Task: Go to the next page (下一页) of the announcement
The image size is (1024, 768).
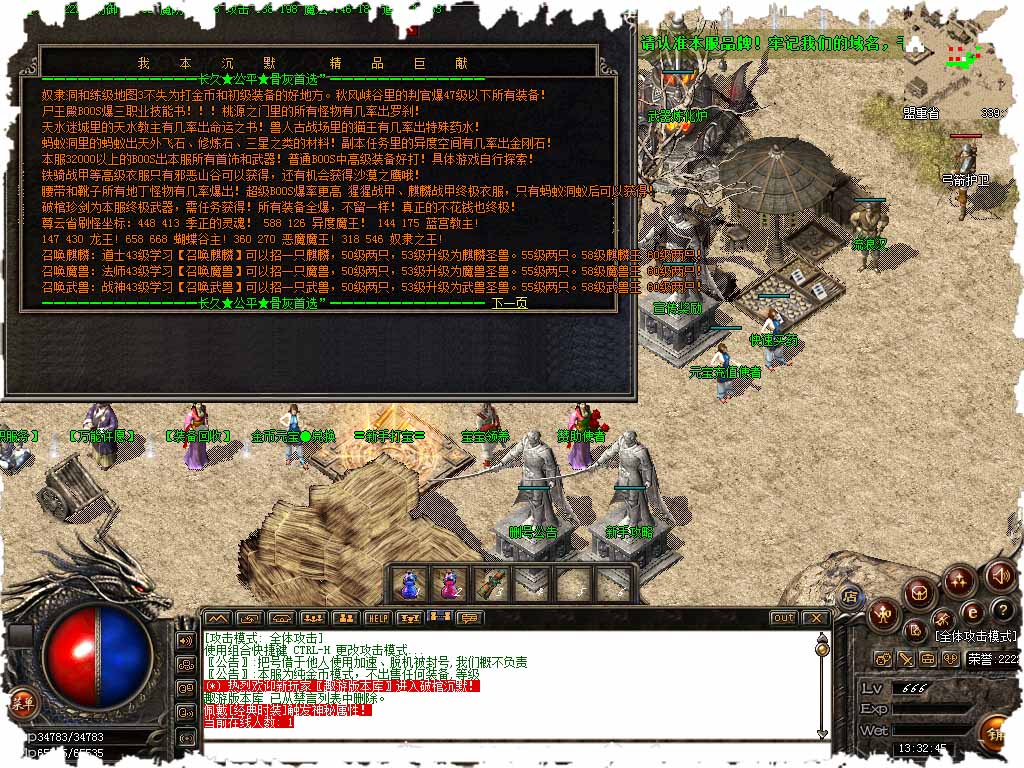Action: tap(509, 303)
